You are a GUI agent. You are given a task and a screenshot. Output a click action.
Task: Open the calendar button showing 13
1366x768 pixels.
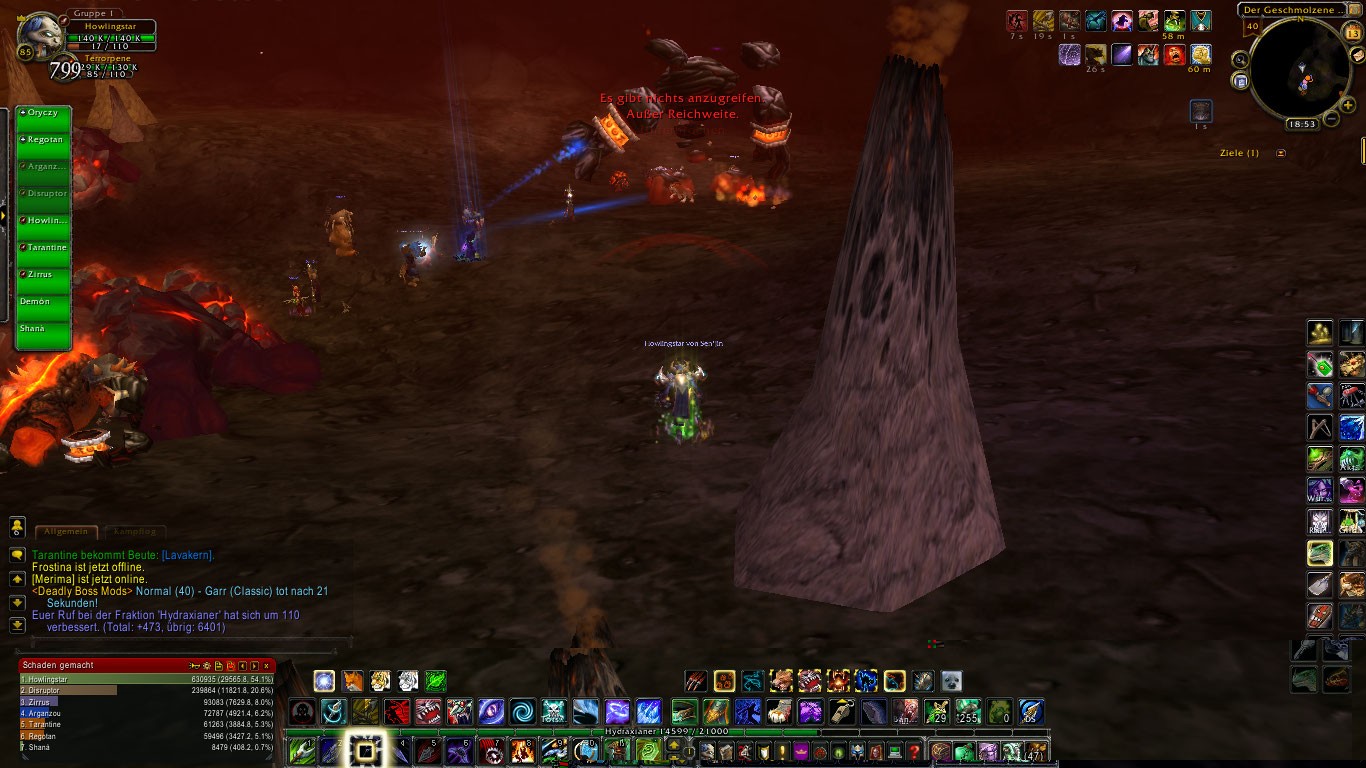coord(1353,33)
